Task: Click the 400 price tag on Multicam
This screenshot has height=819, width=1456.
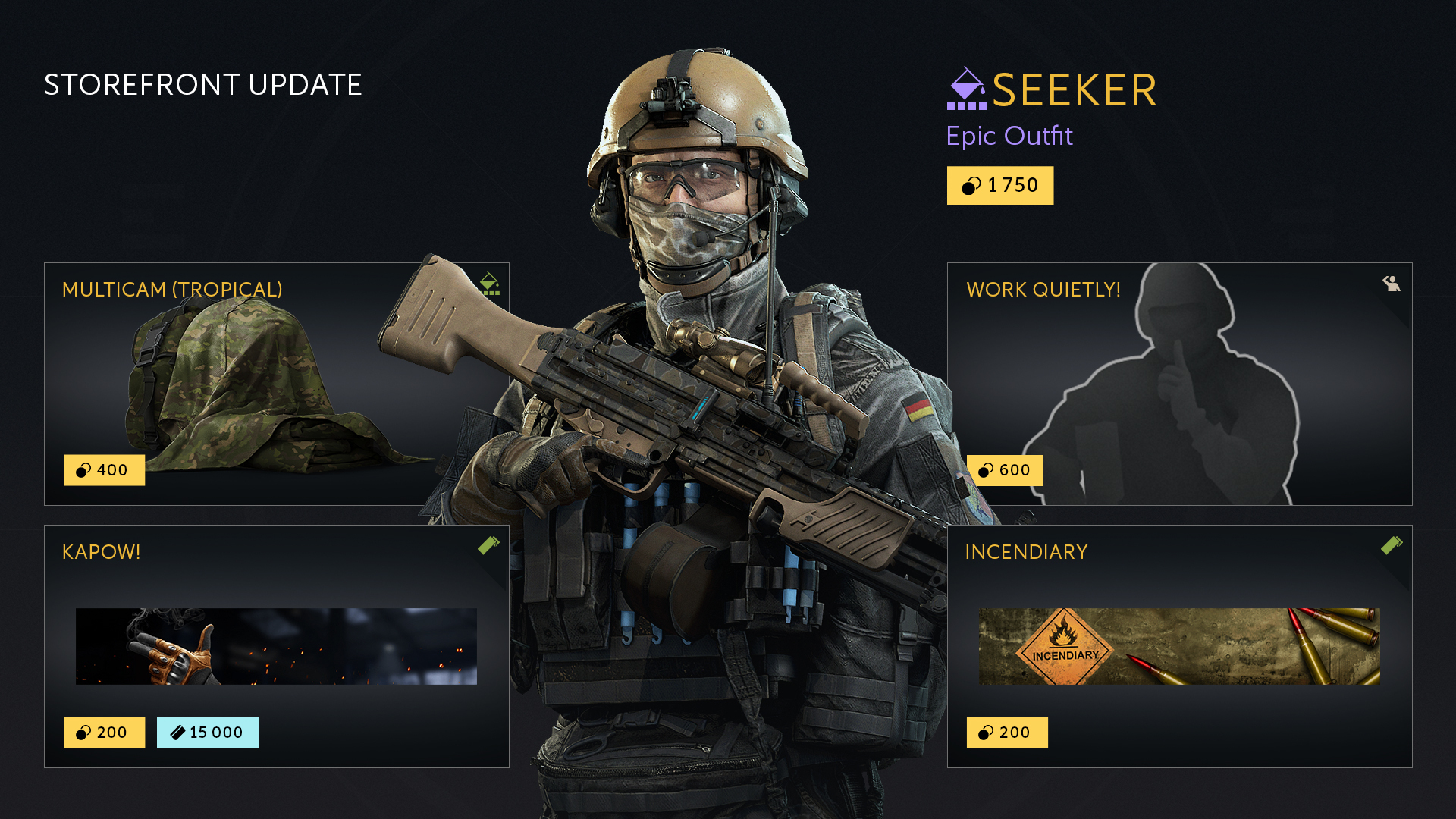Action: coord(104,470)
